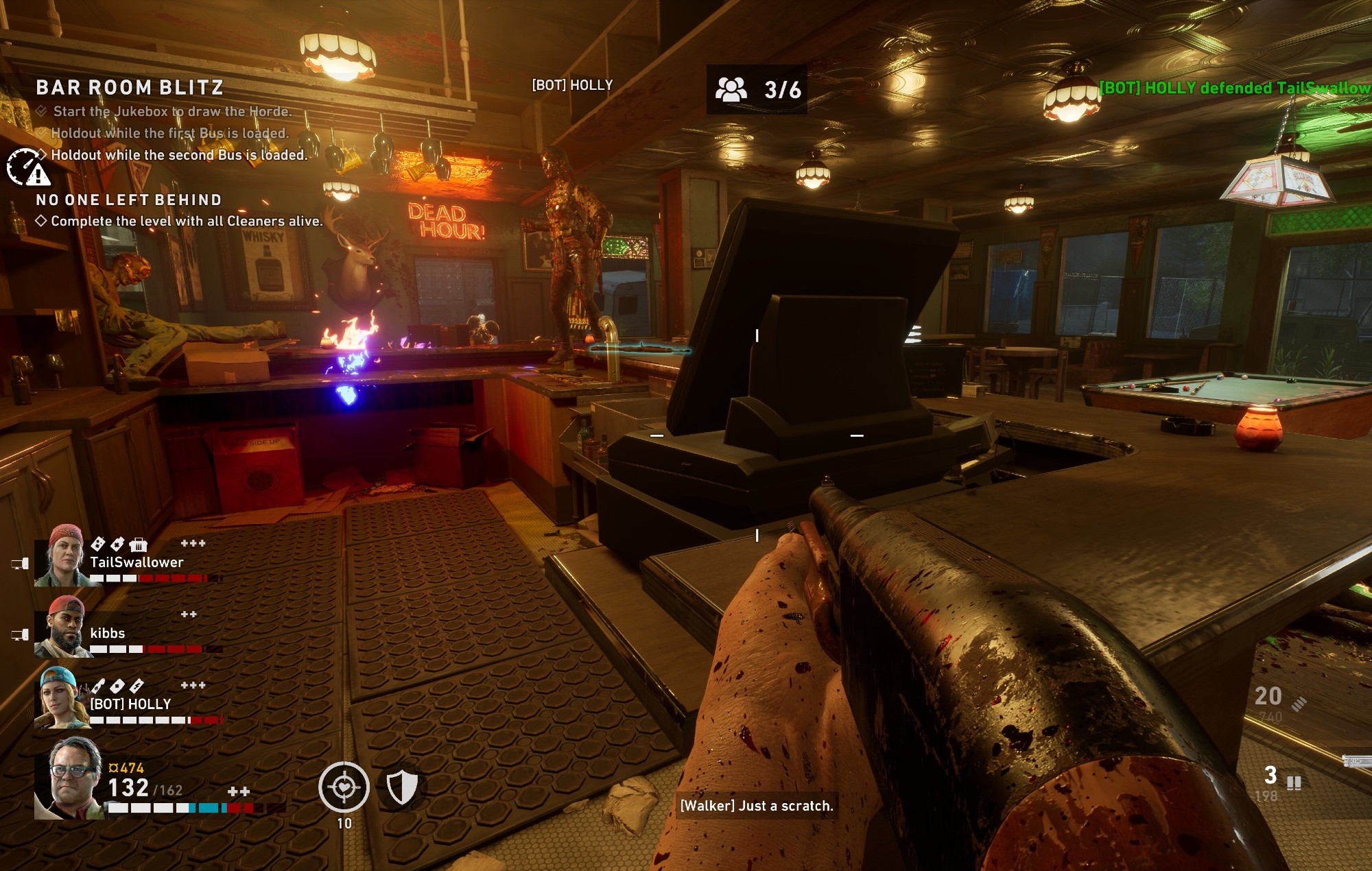Activate the crosshair-heart item icon

tap(344, 787)
